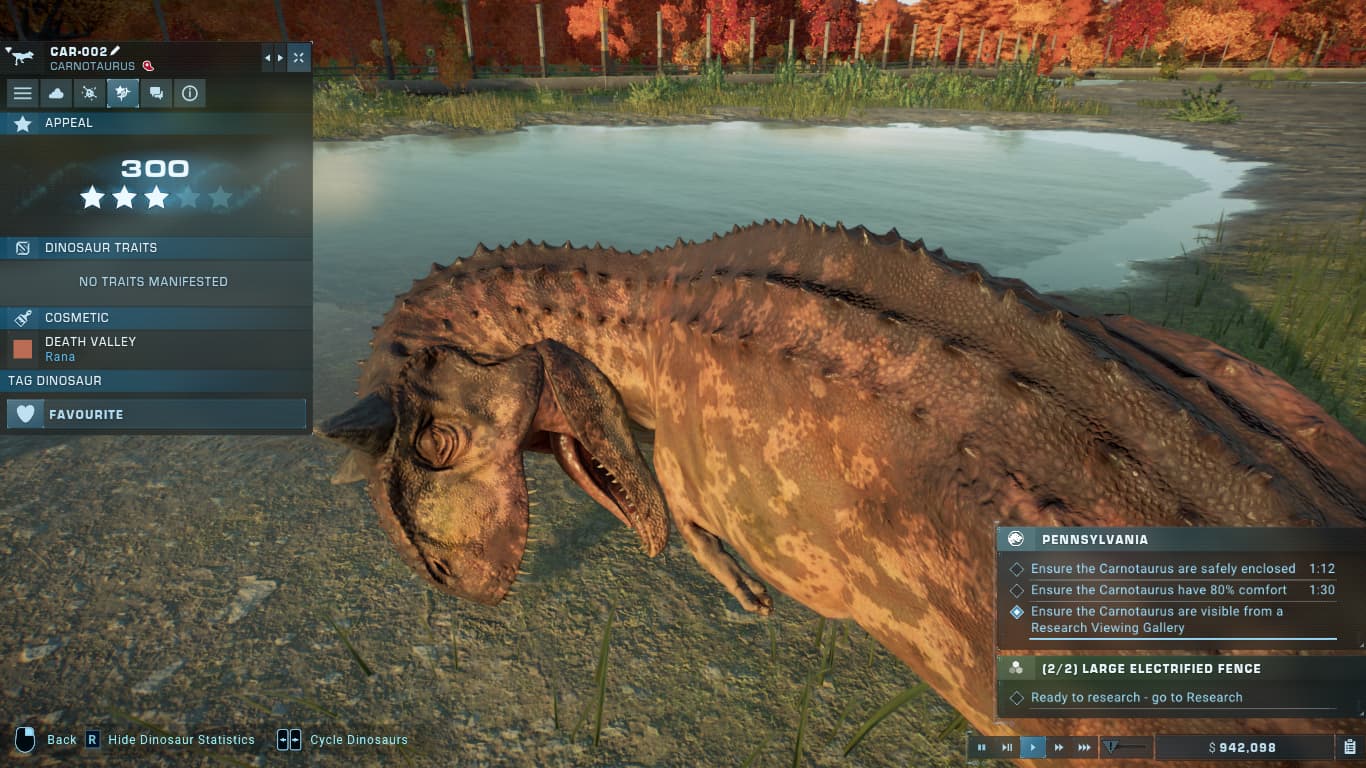Switch to the cloud environment tab
1366x768 pixels.
click(x=56, y=93)
